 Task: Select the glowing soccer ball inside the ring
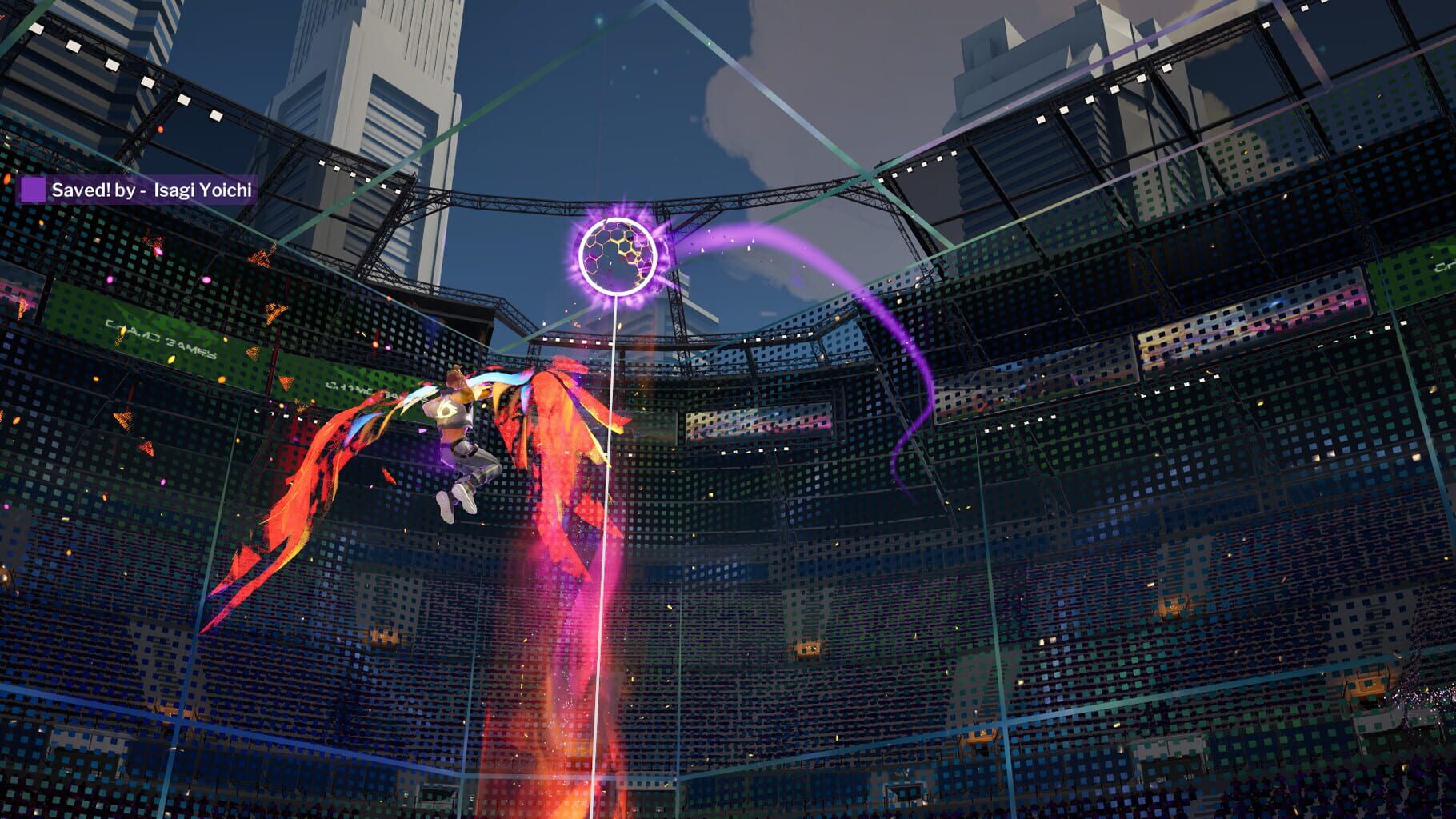click(x=616, y=255)
